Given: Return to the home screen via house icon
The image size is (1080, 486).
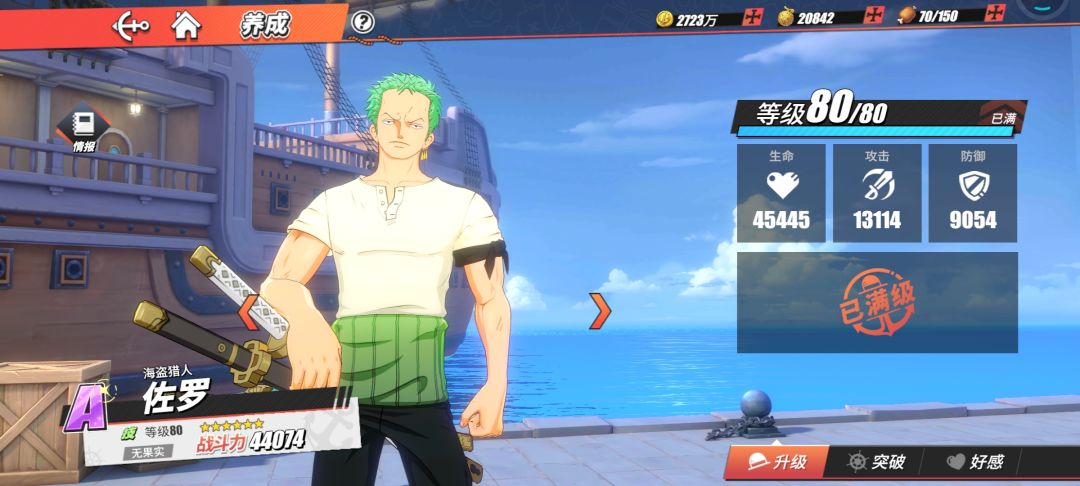Looking at the screenshot, I should click(185, 24).
